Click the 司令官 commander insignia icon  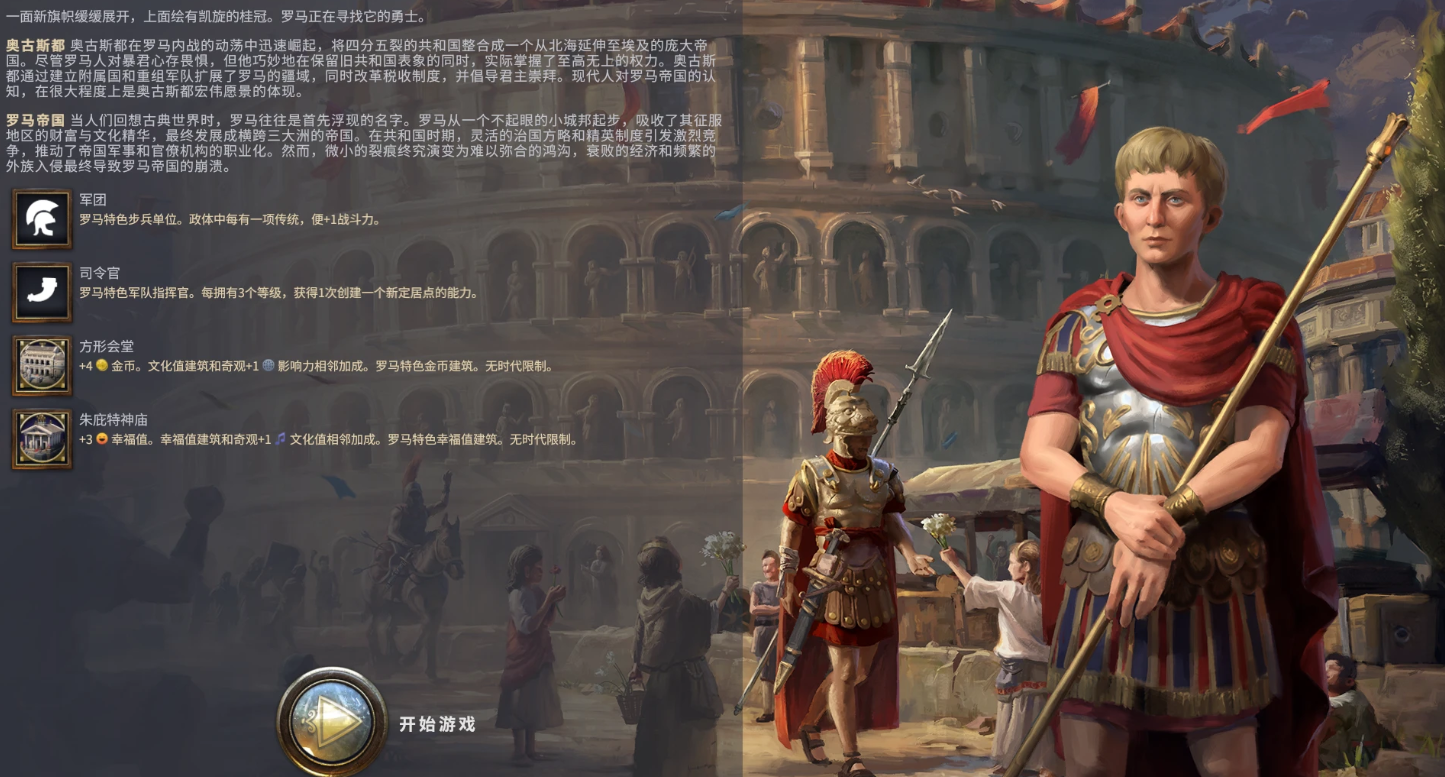point(40,293)
